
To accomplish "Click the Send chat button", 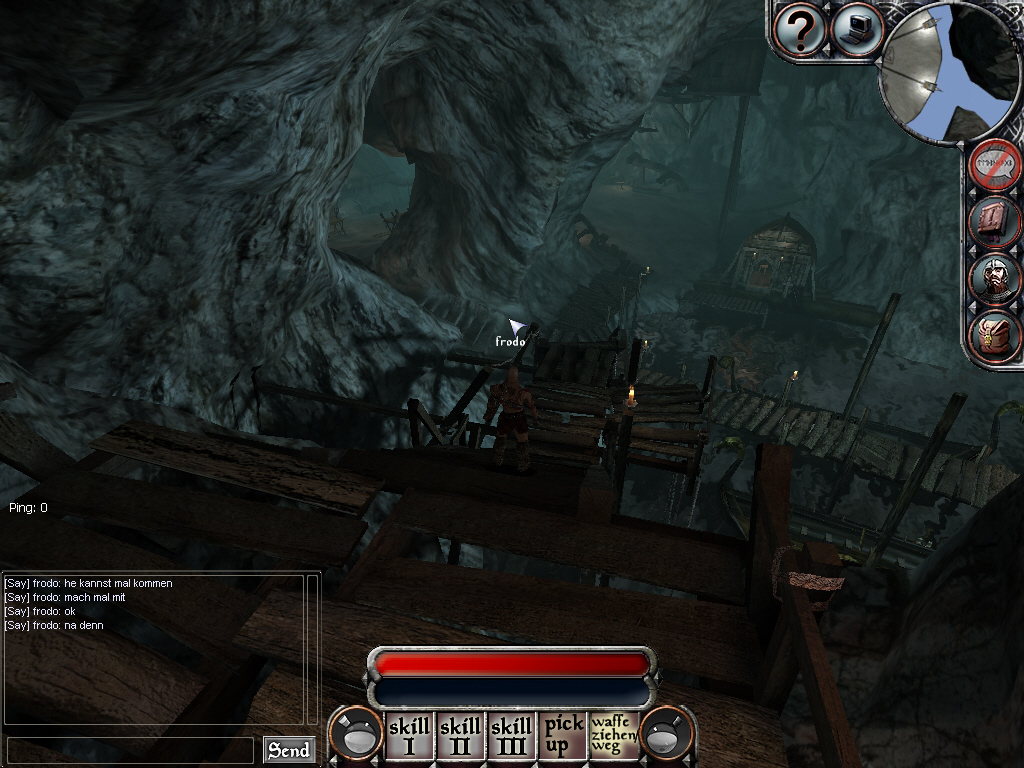I will click(x=288, y=750).
